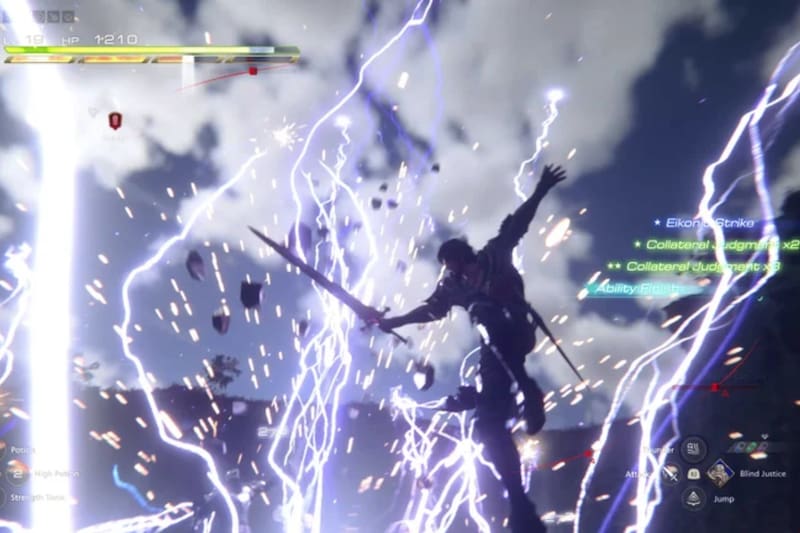
Task: Select the Jump action icon
Action: point(694,497)
